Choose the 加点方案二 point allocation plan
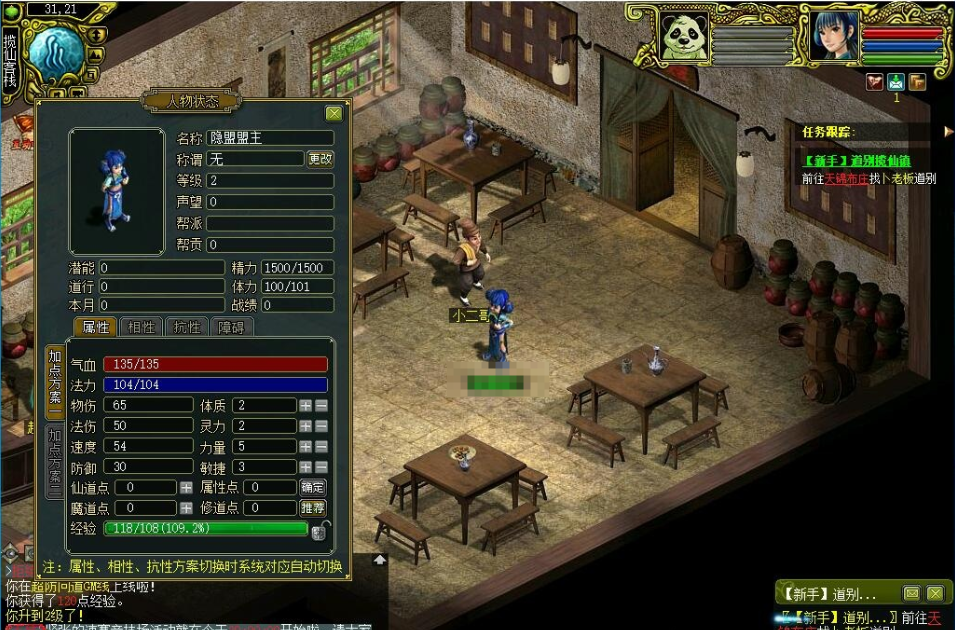955x630 pixels. click(55, 461)
